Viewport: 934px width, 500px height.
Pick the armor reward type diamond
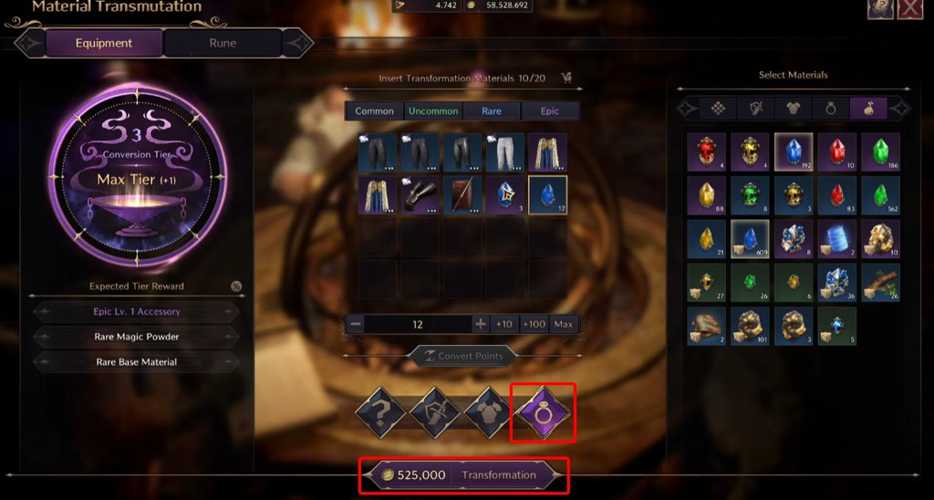489,412
